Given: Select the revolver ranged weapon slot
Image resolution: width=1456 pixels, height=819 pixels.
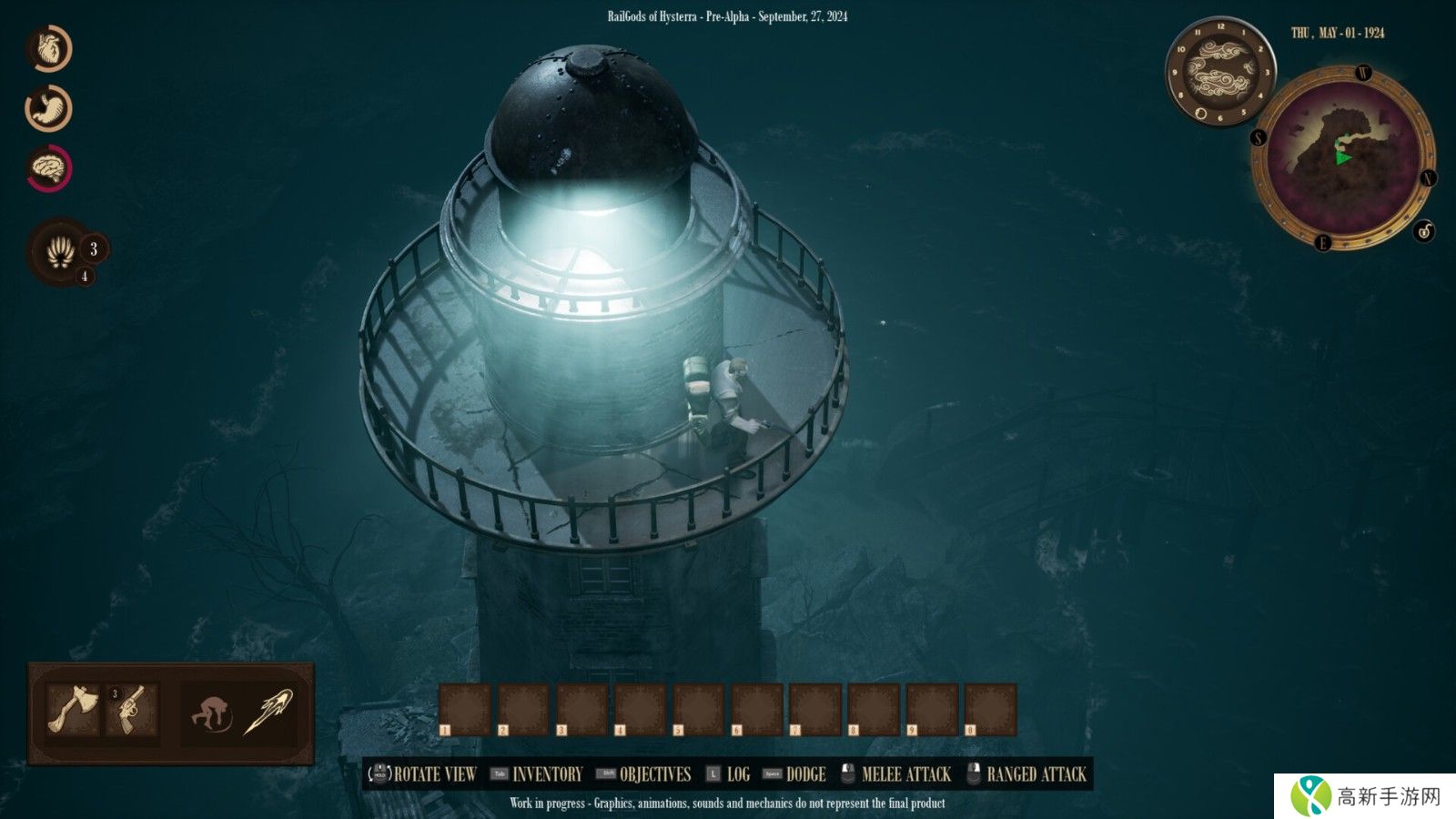Looking at the screenshot, I should [133, 710].
